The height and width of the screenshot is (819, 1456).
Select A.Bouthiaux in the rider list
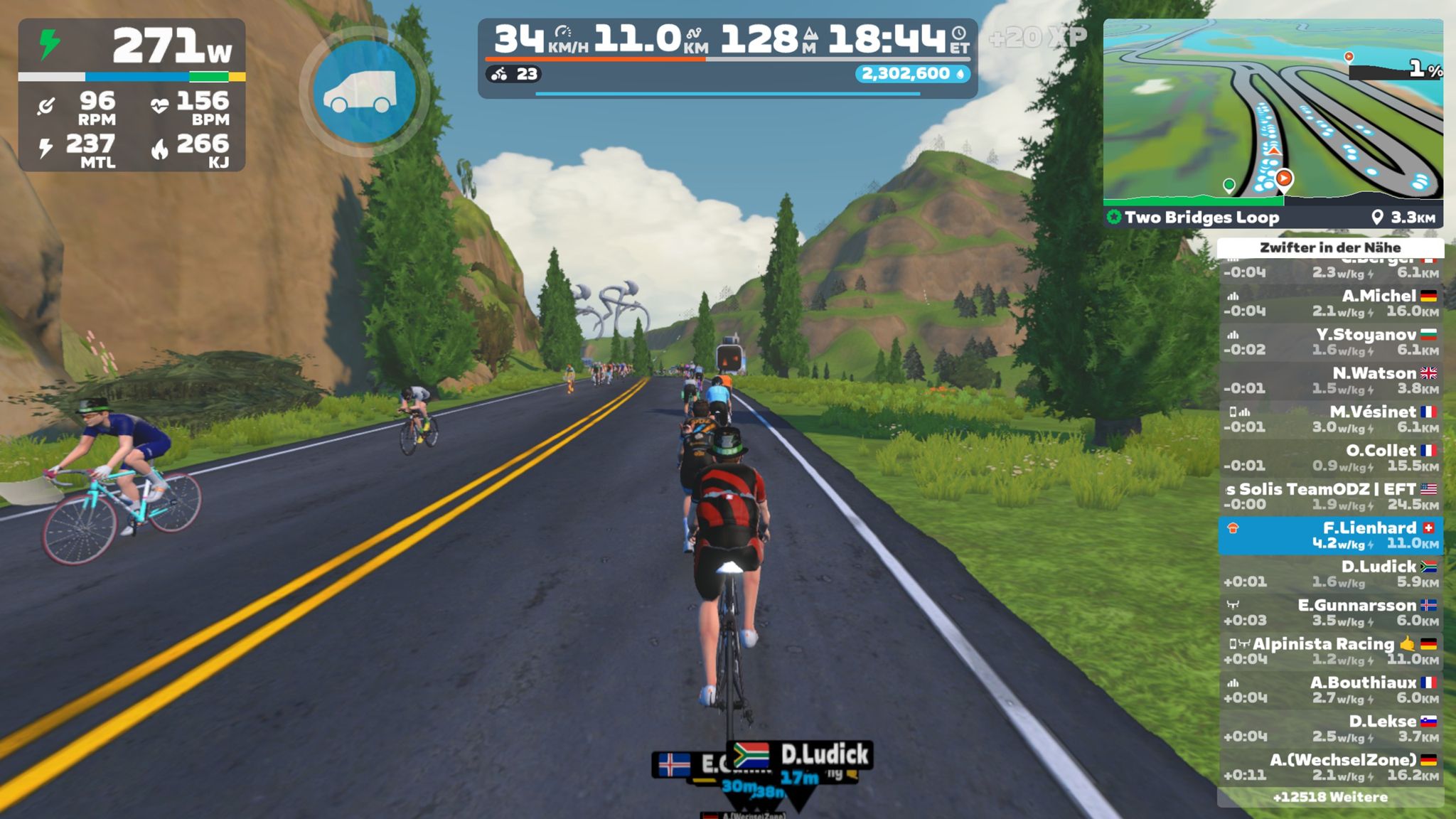pyautogui.click(x=1329, y=690)
